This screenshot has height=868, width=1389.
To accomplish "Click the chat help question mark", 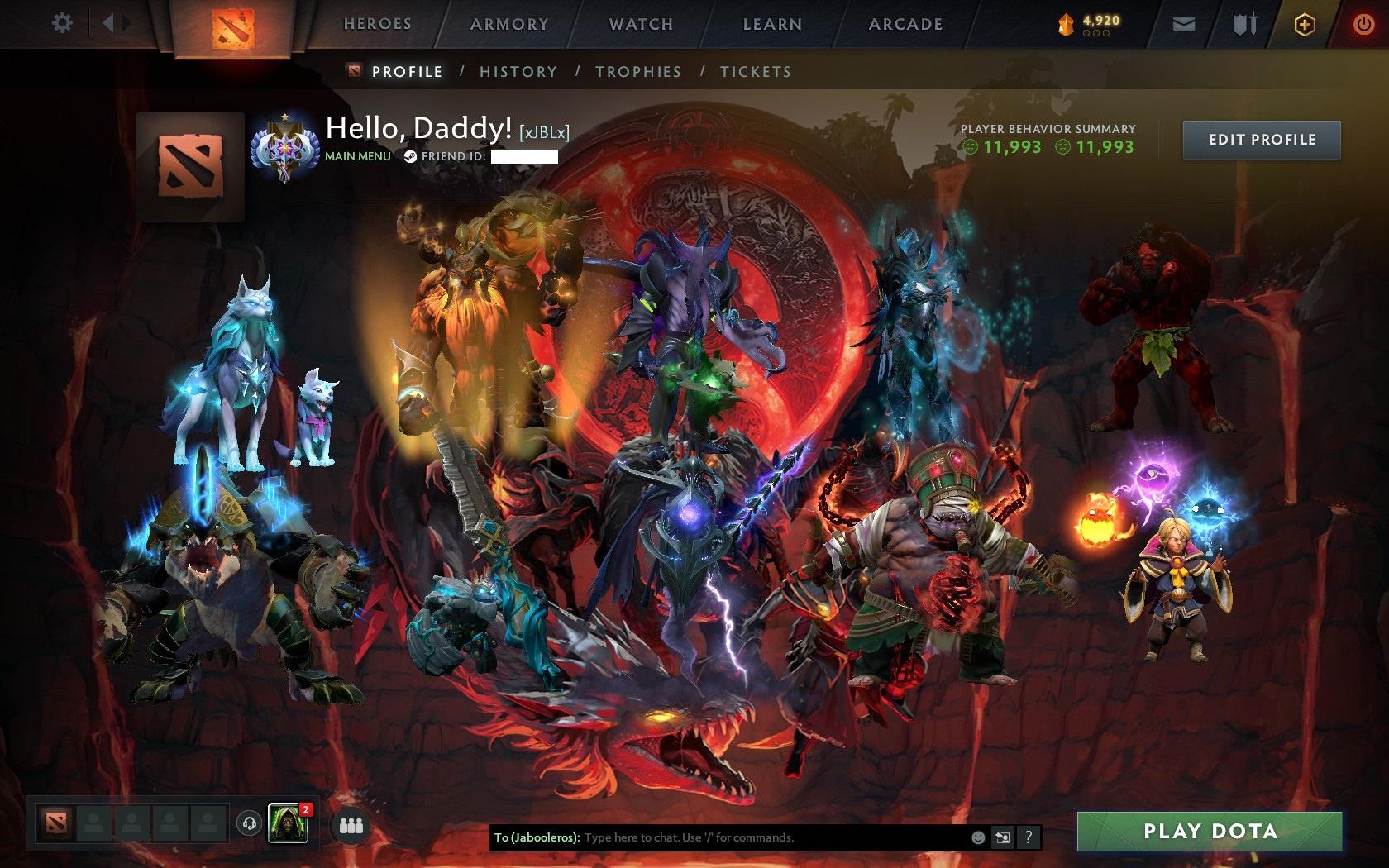I will [1028, 837].
